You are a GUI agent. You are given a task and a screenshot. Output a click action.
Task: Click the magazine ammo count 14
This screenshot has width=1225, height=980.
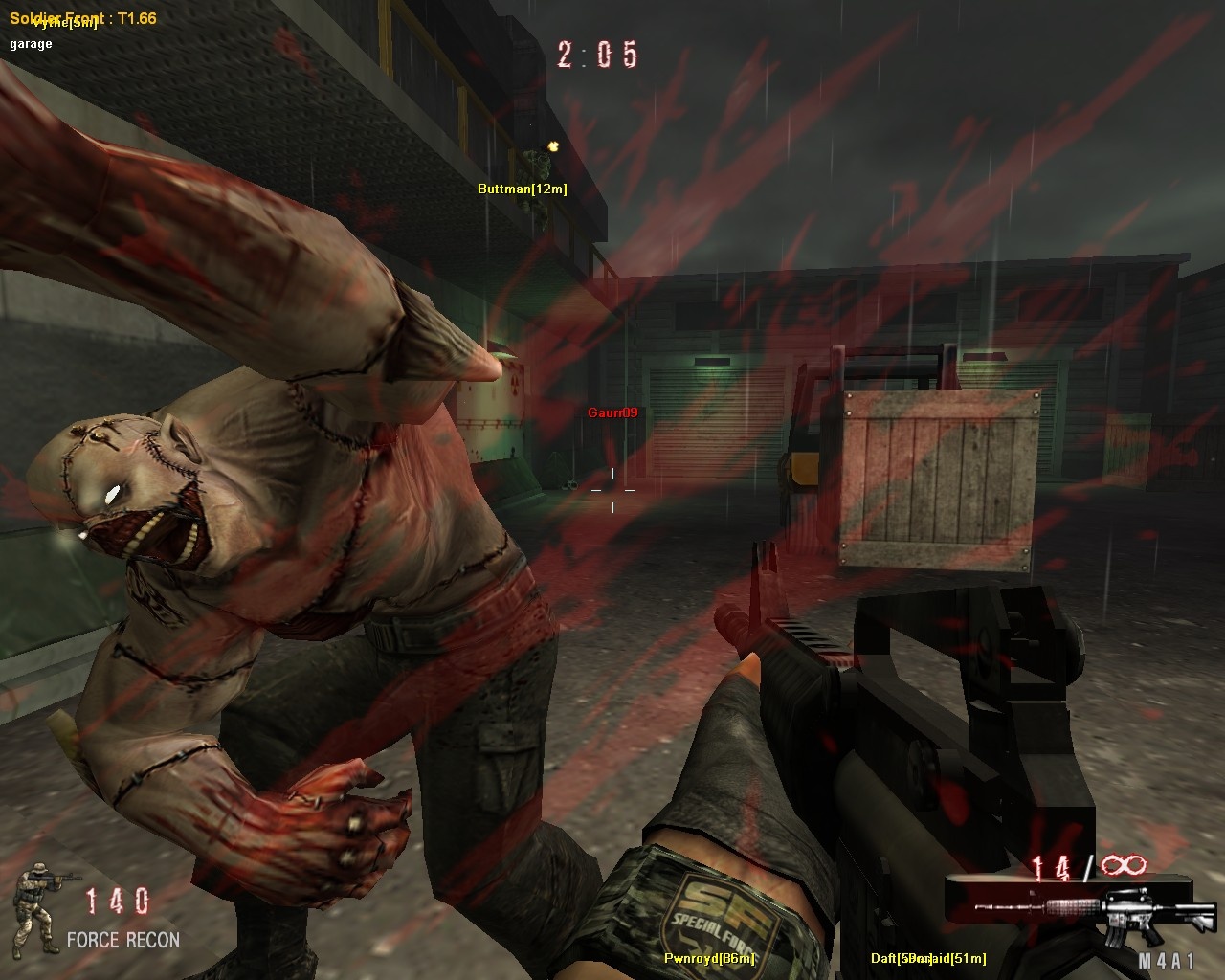pyautogui.click(x=1049, y=864)
